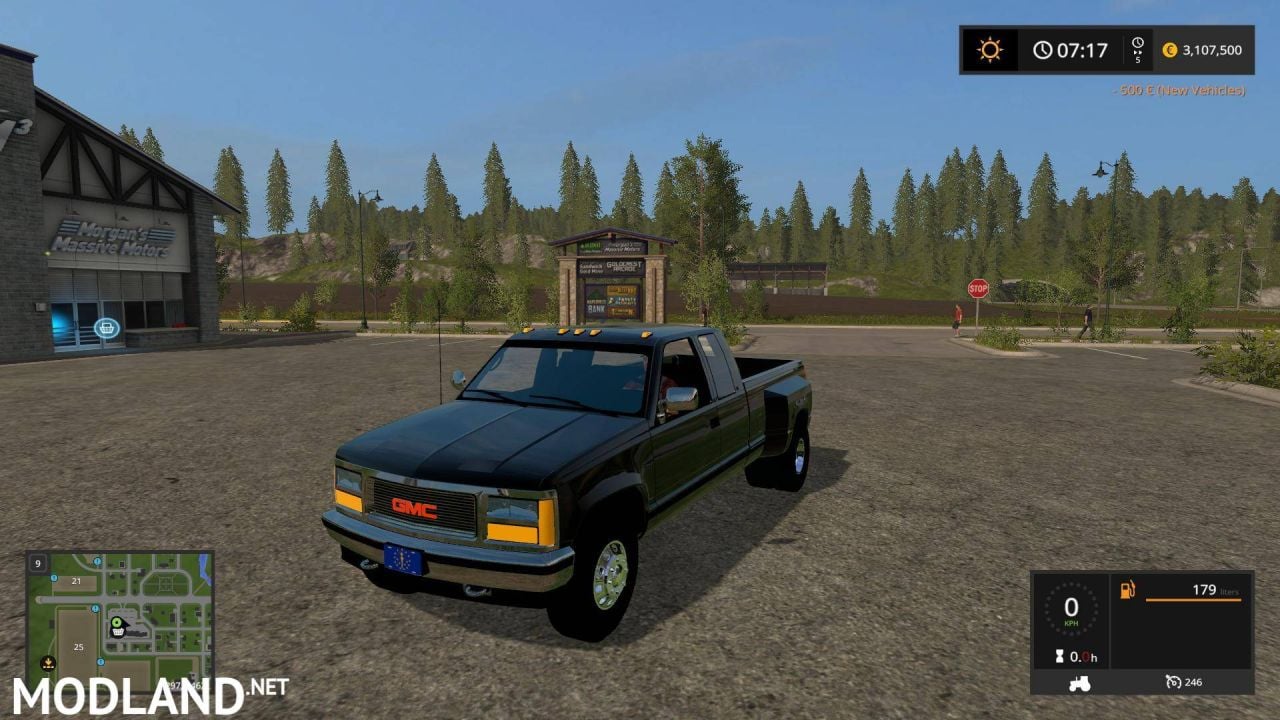Viewport: 1280px width, 720px height.
Task: Click the hourglass operating-hours icon
Action: point(1061,657)
